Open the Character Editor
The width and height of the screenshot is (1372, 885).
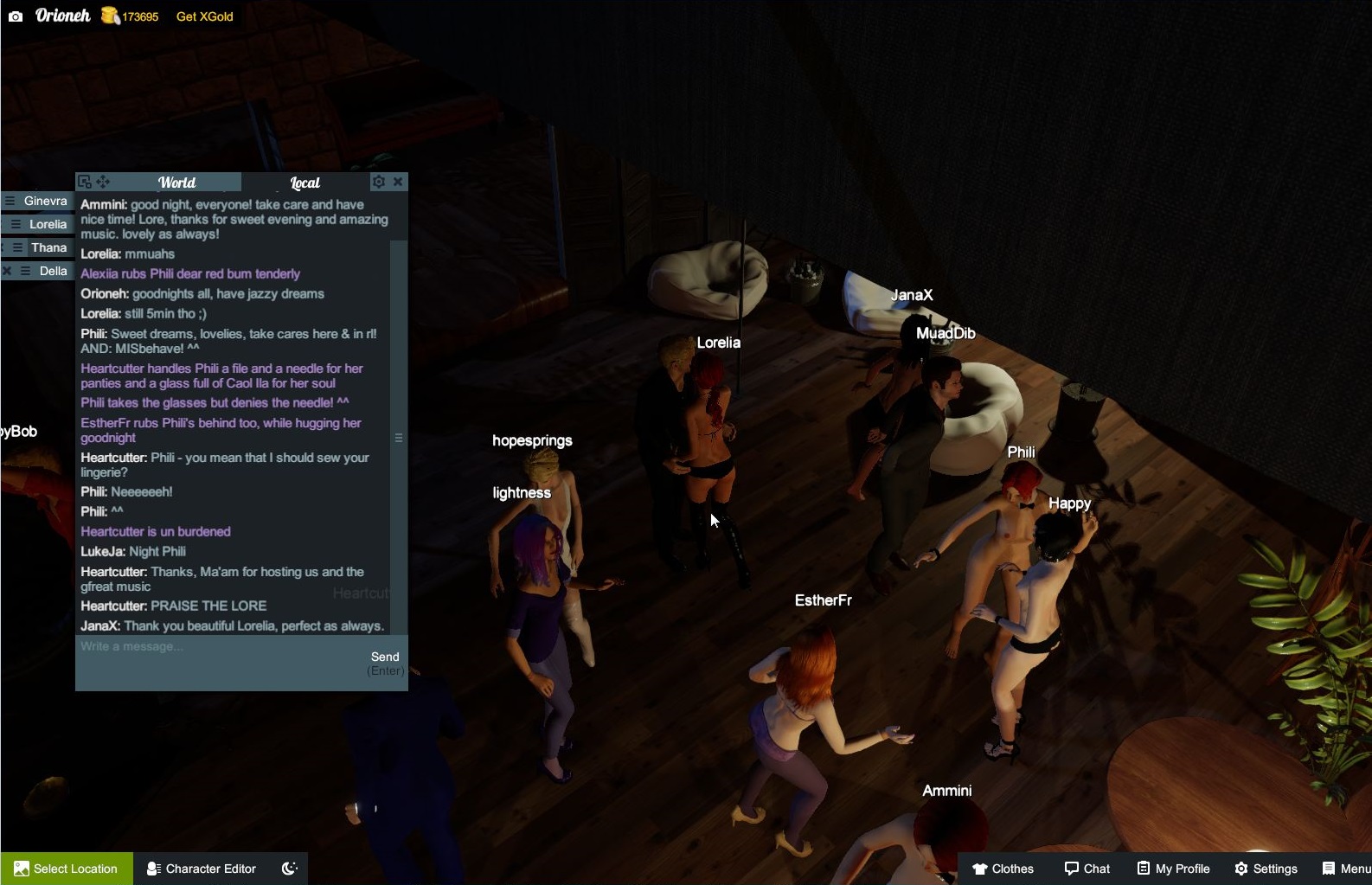click(202, 869)
